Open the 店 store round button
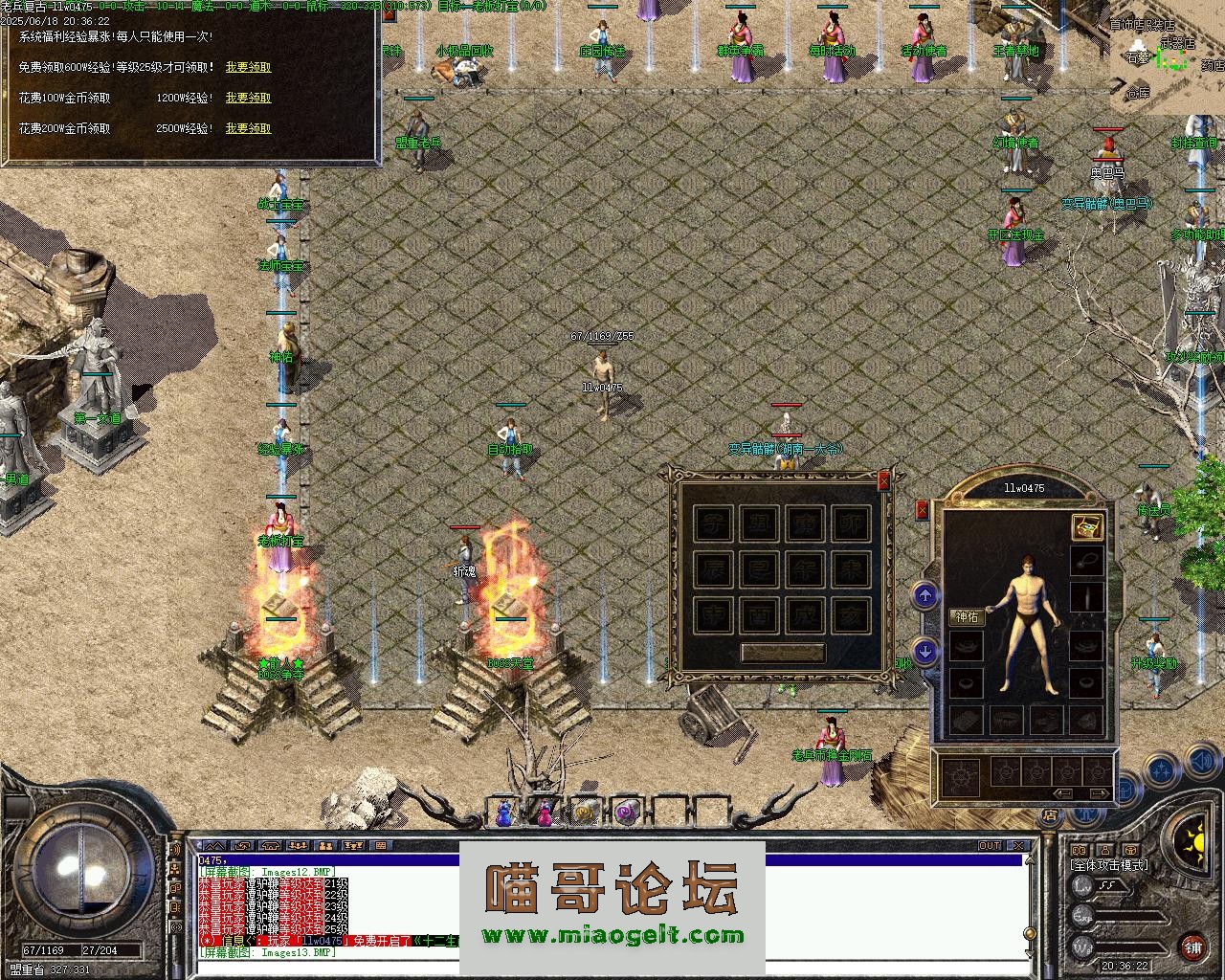The image size is (1225, 980). [x=1050, y=816]
